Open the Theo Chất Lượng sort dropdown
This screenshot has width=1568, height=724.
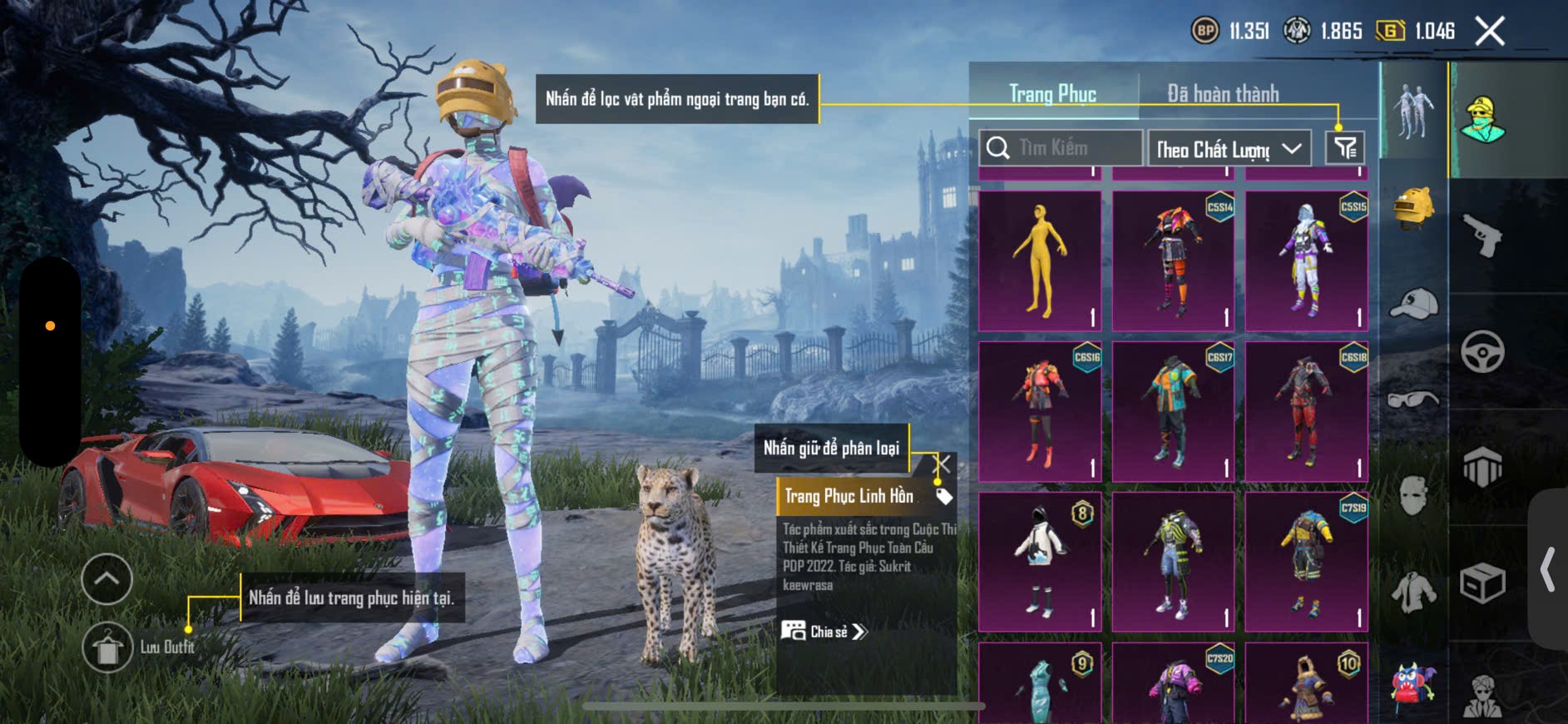point(1228,149)
